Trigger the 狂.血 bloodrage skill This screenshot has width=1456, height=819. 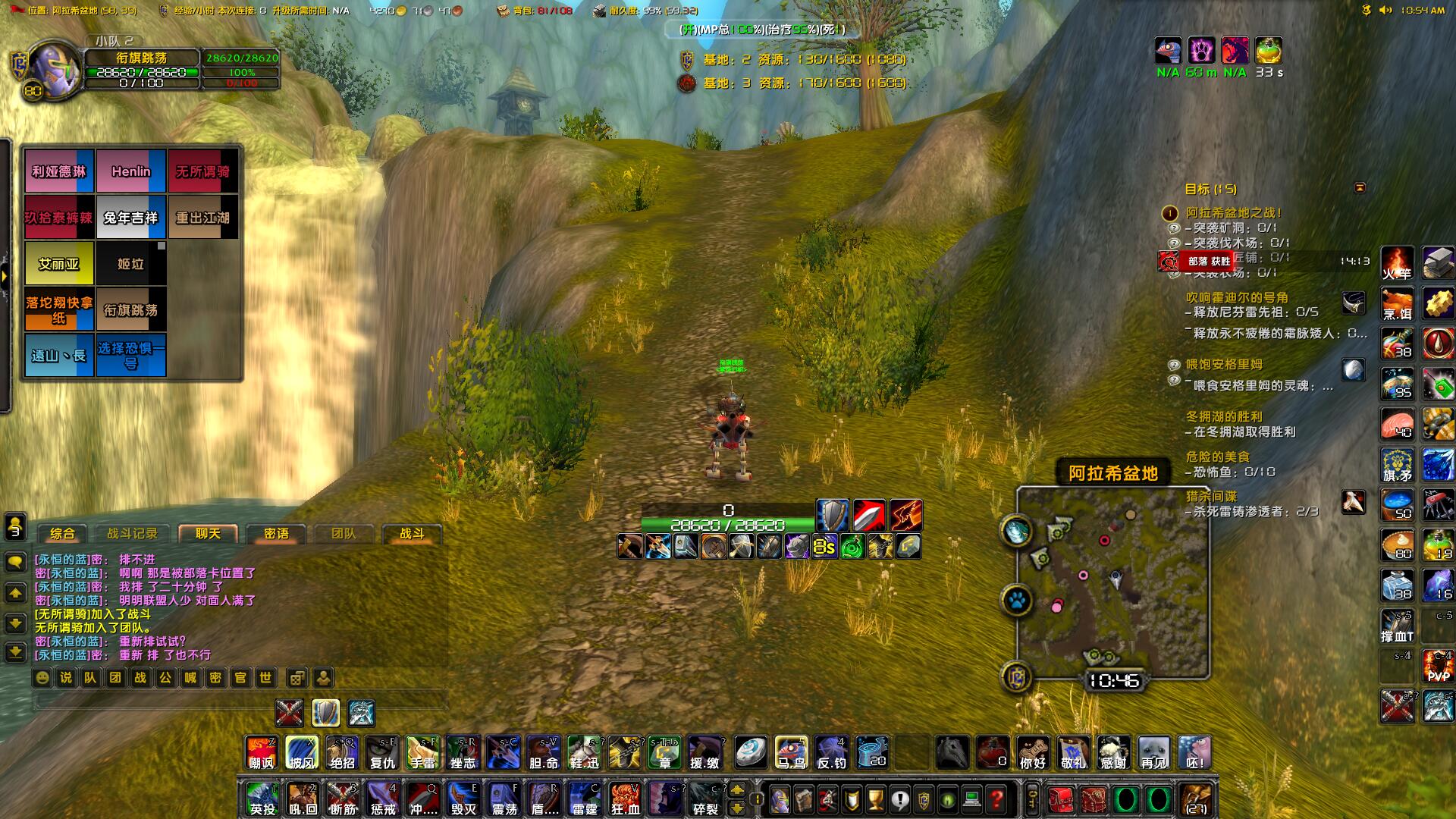[626, 799]
